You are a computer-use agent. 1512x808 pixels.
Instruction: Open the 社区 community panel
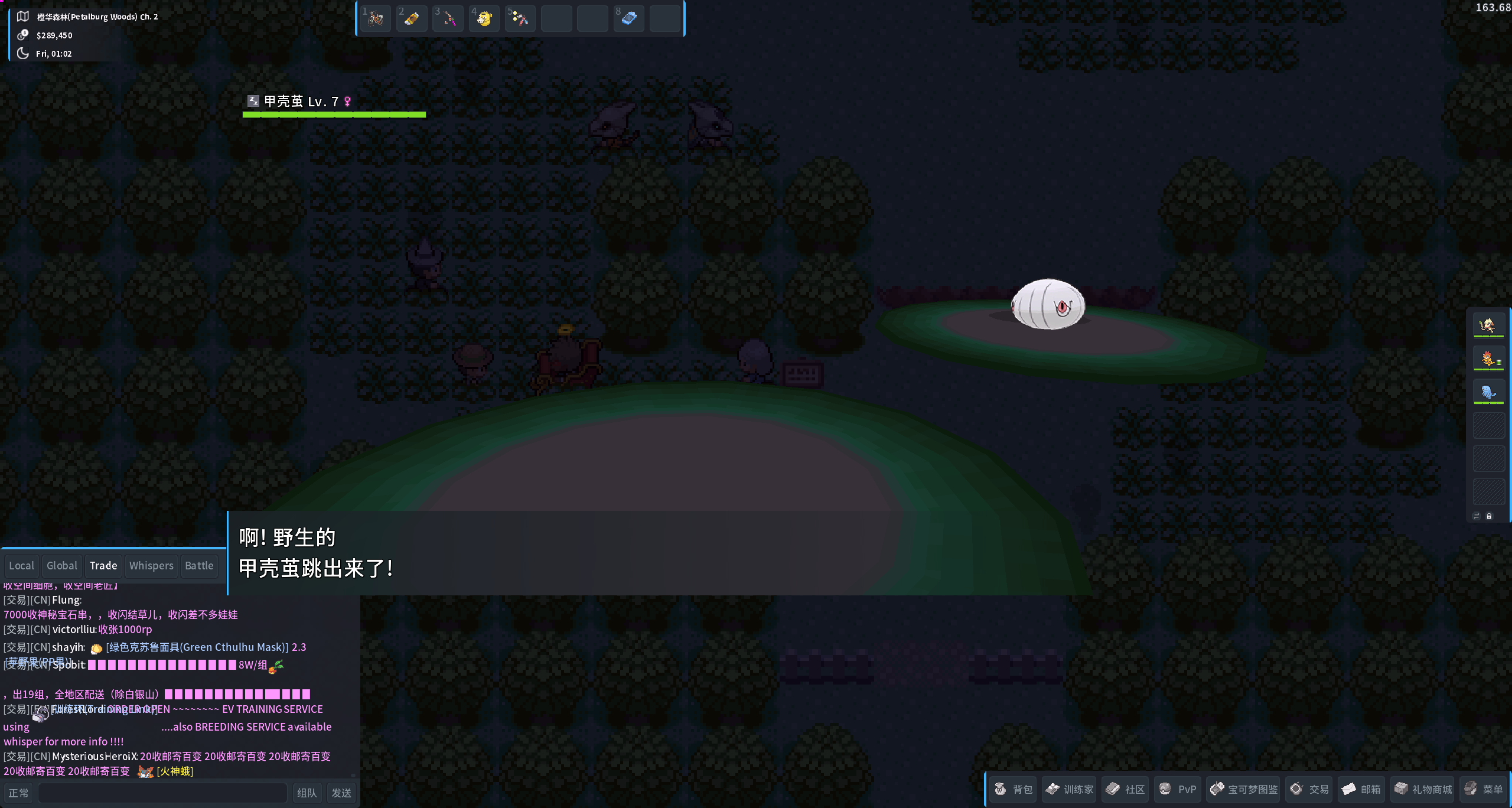pyautogui.click(x=1125, y=789)
